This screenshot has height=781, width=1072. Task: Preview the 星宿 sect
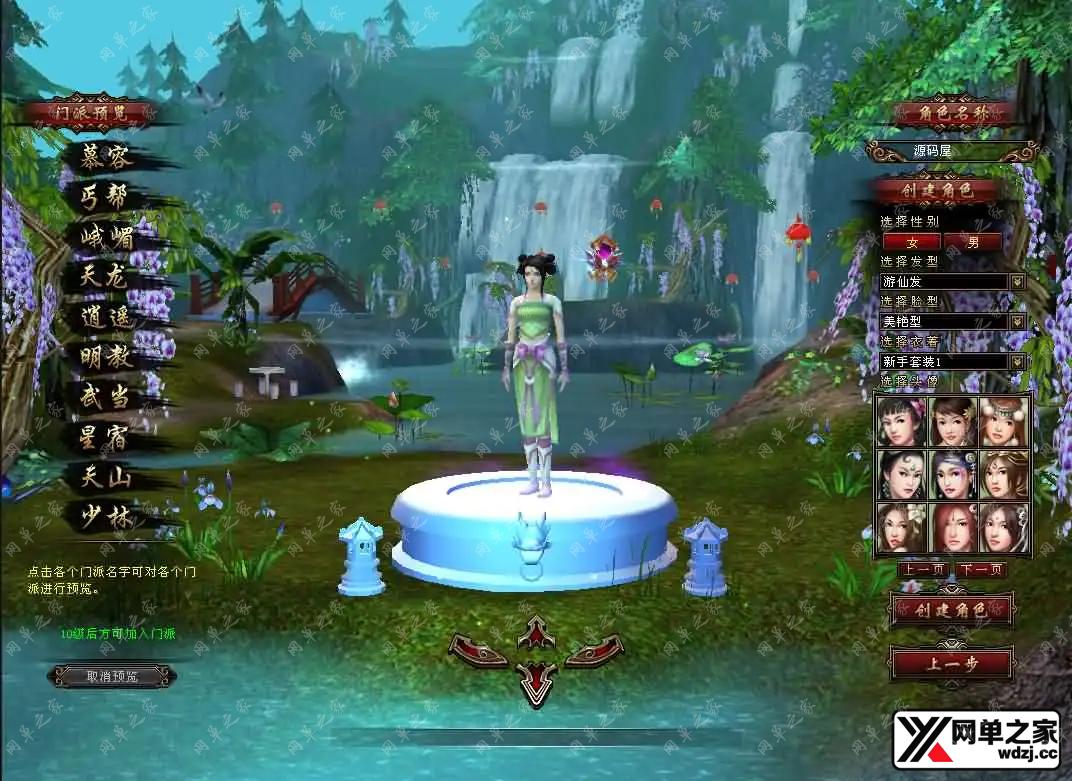[105, 437]
